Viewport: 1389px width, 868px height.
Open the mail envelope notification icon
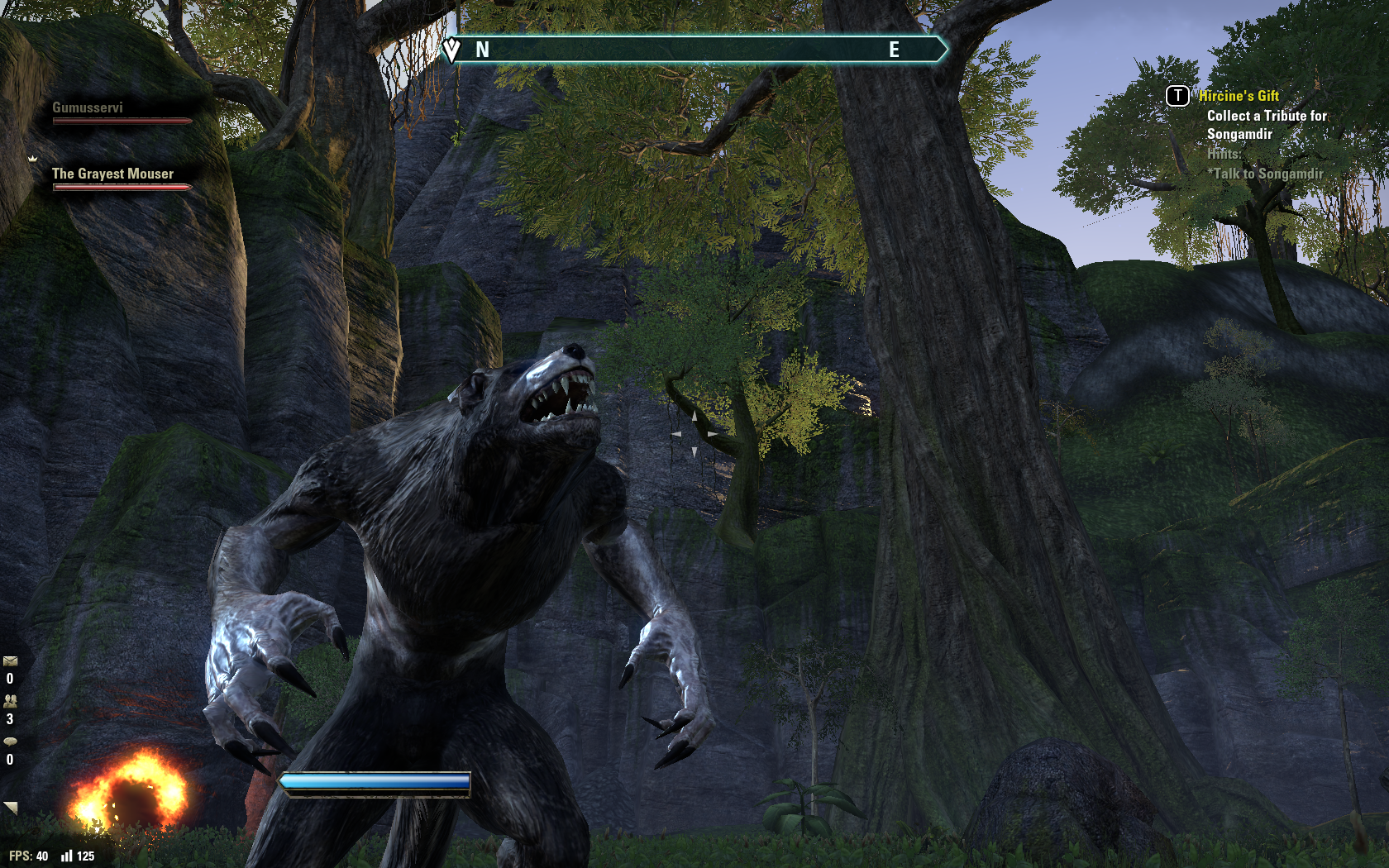[10, 661]
